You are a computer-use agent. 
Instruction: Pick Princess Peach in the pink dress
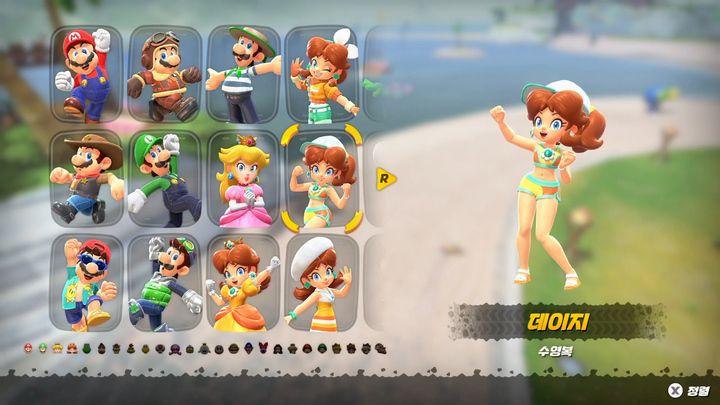[243, 178]
